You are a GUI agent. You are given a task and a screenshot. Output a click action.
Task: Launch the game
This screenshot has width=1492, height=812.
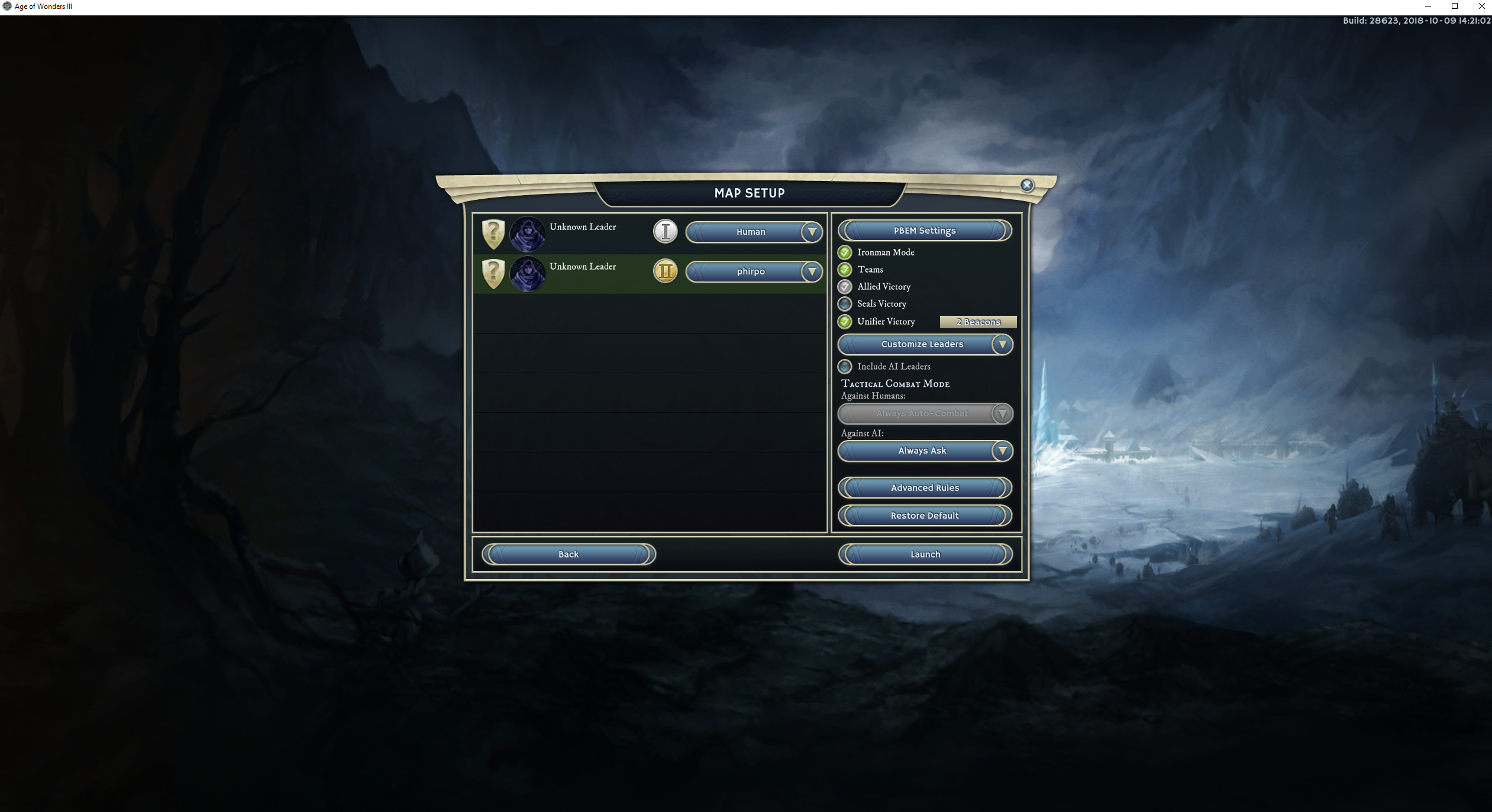pos(925,554)
